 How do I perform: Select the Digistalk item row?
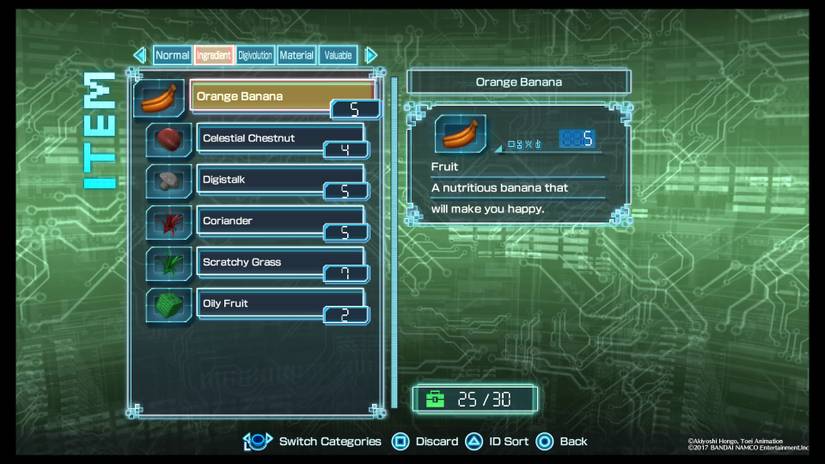[280, 180]
